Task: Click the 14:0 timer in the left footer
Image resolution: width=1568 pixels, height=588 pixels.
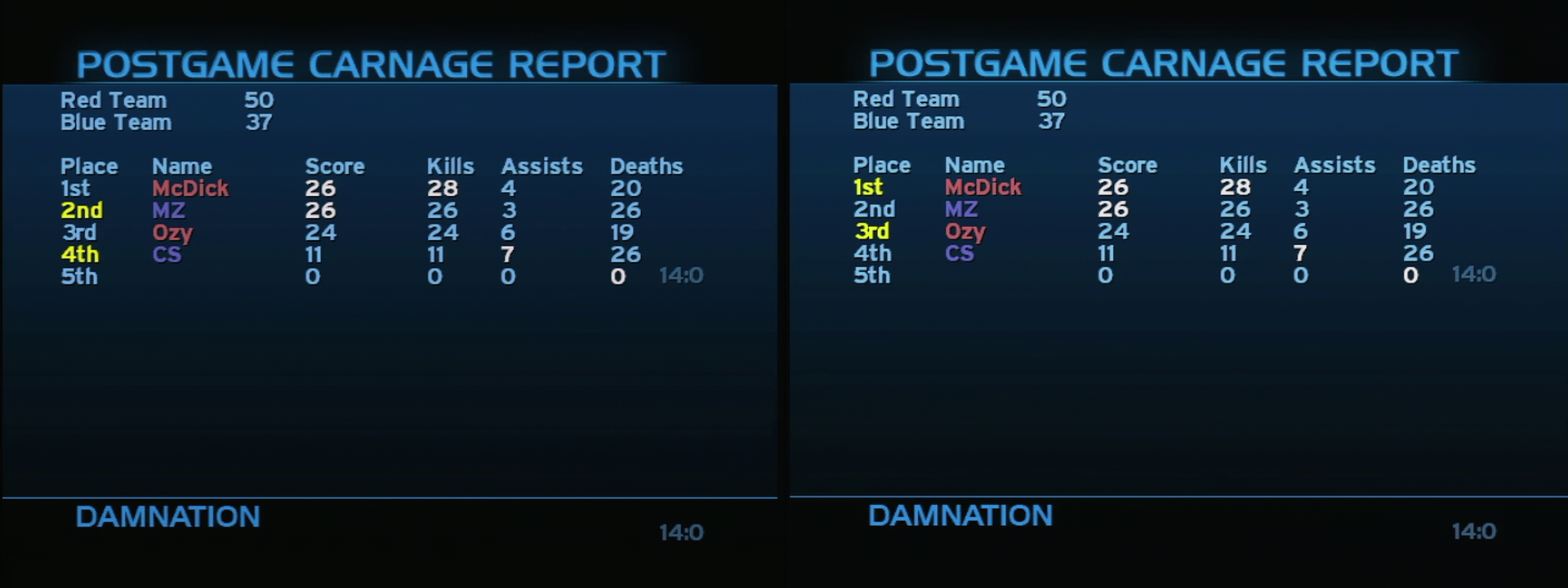Action: (683, 533)
